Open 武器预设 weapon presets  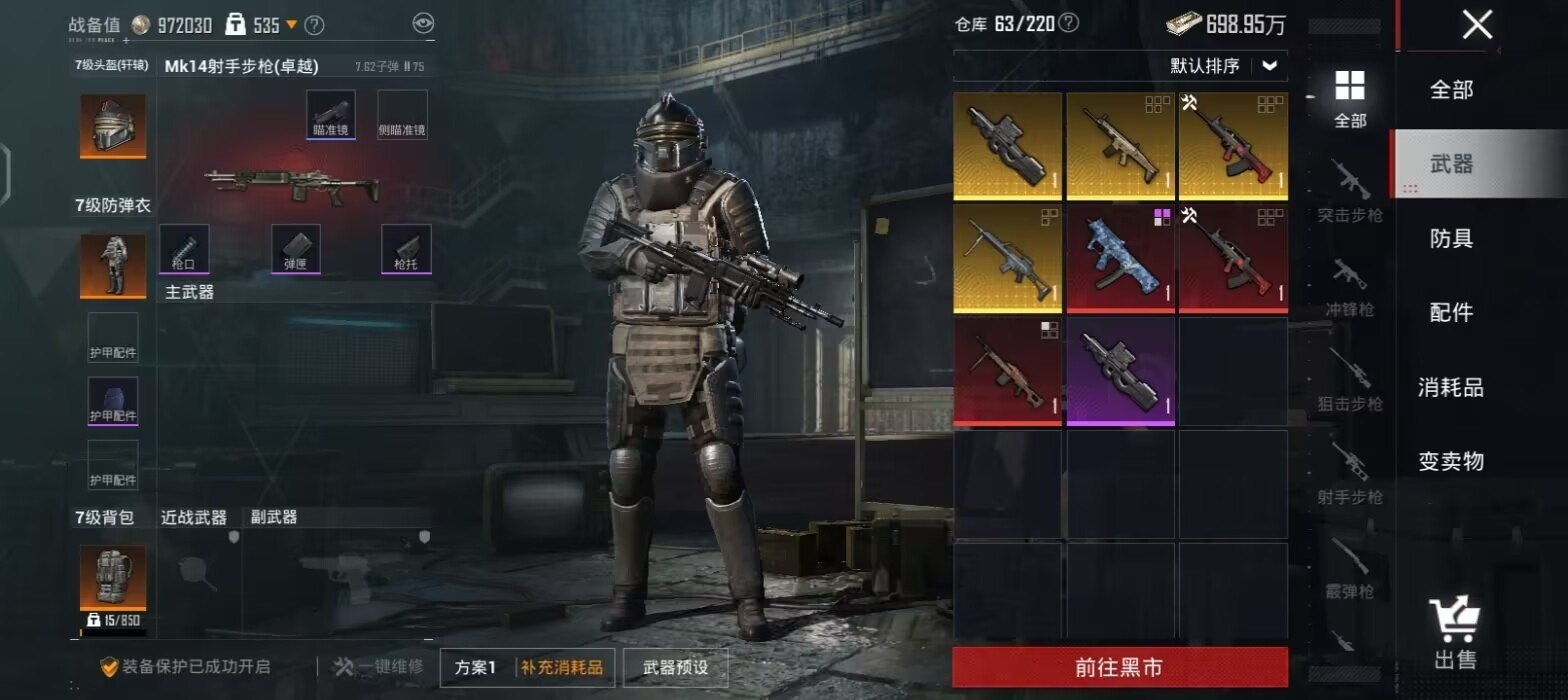[x=675, y=667]
